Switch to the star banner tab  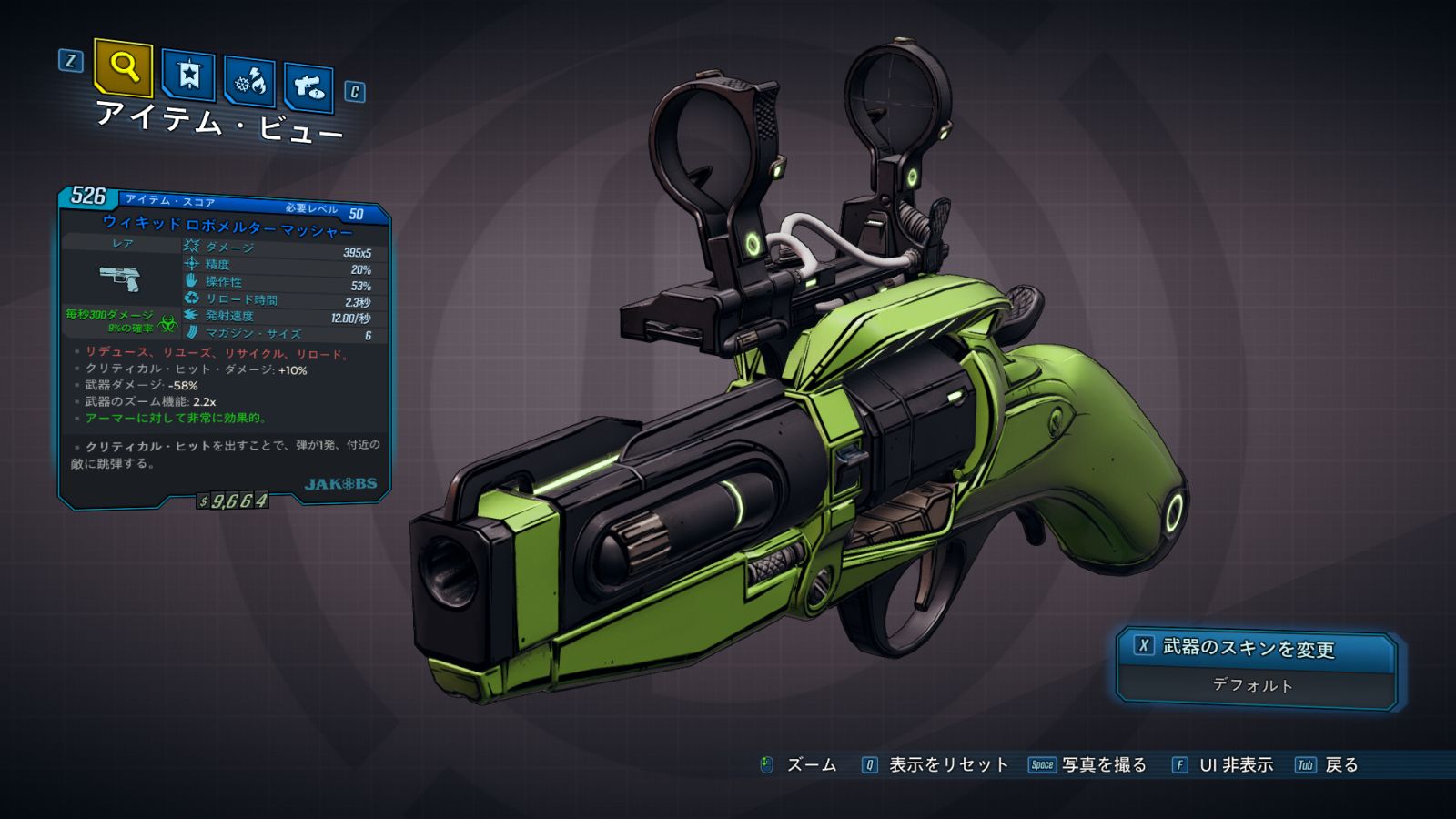188,76
